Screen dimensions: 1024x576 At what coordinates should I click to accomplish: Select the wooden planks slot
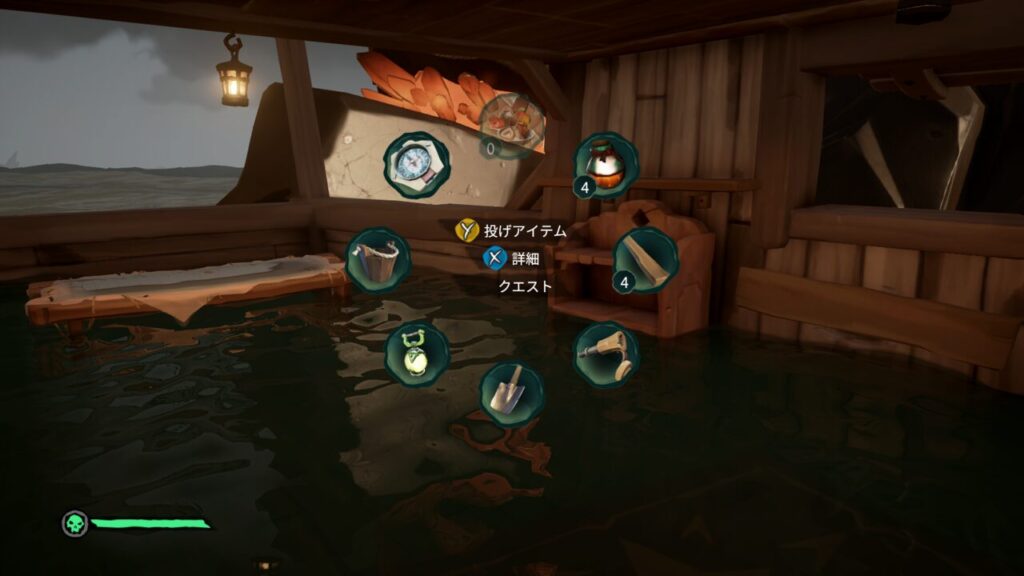(x=645, y=260)
